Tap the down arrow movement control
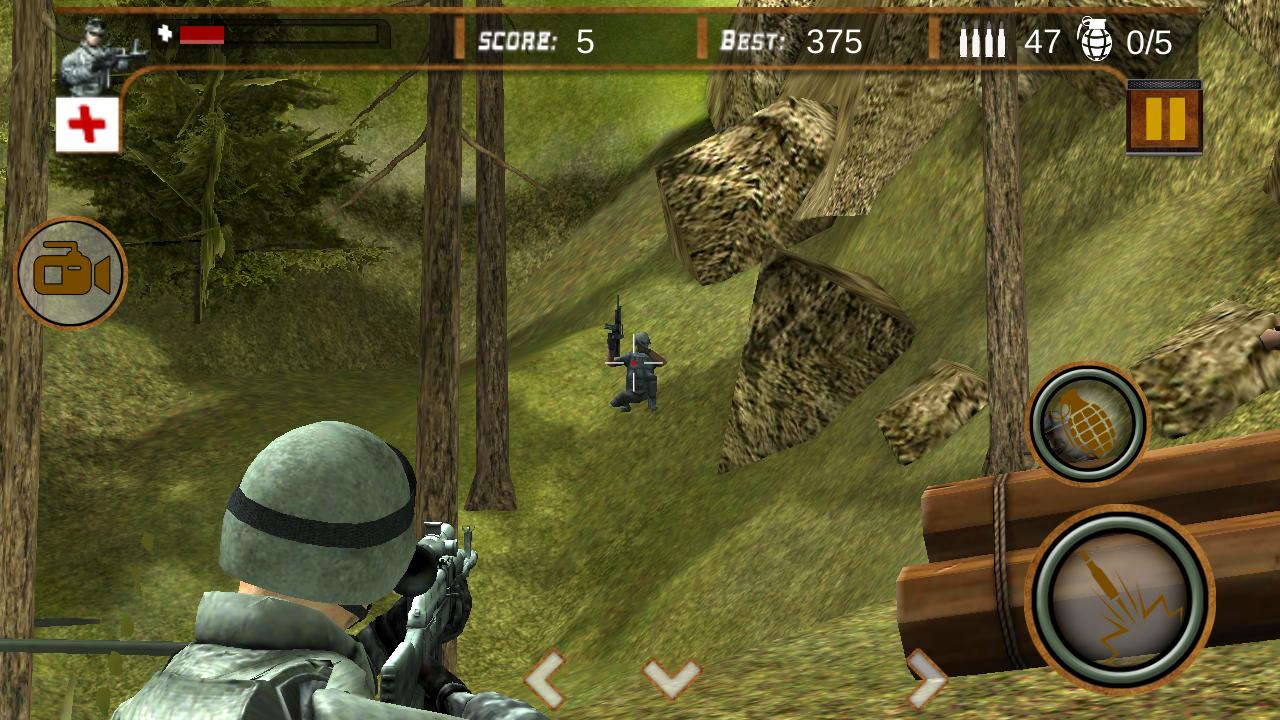The height and width of the screenshot is (720, 1280). point(672,678)
